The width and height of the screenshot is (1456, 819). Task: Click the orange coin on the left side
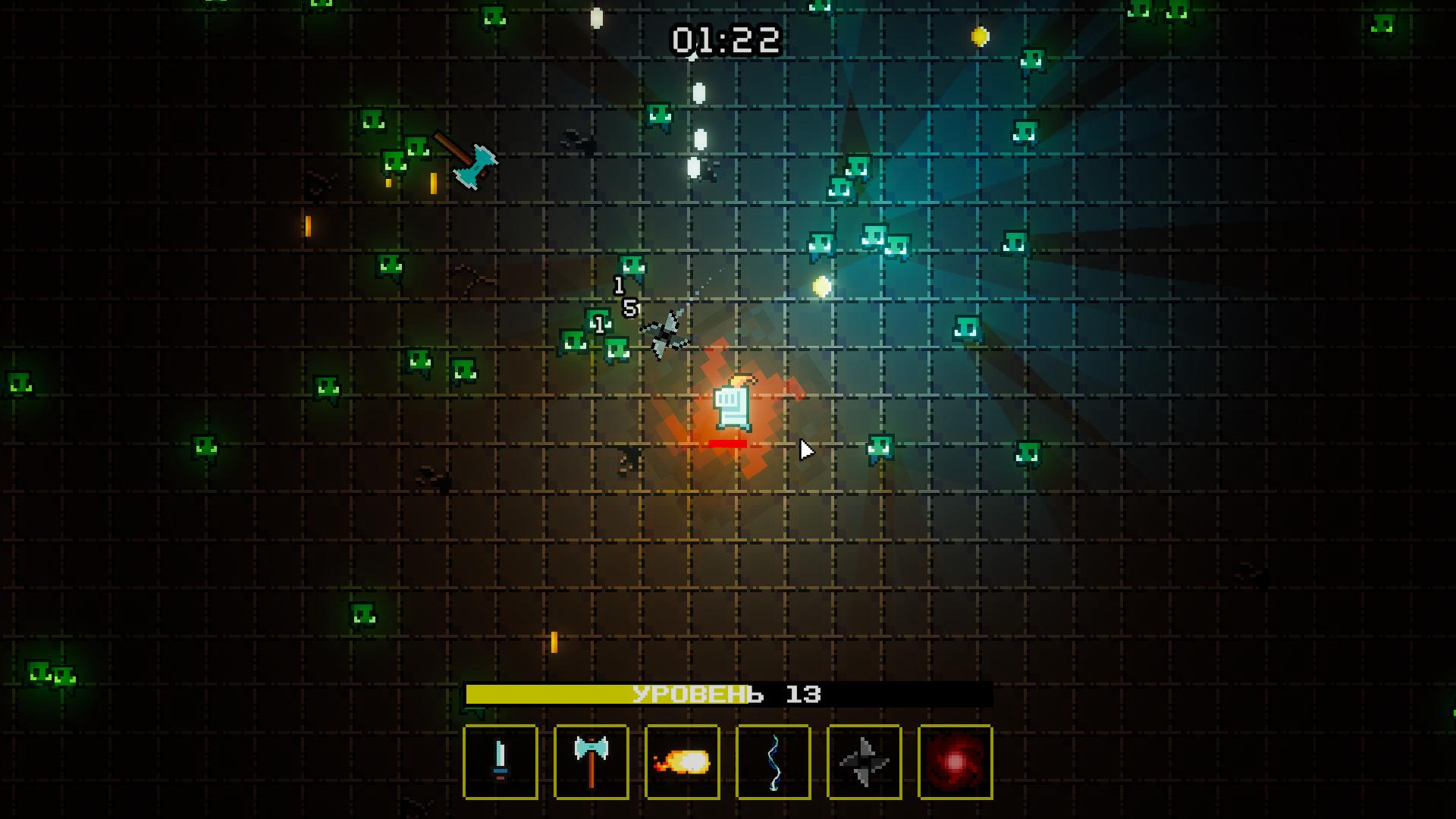coord(306,226)
